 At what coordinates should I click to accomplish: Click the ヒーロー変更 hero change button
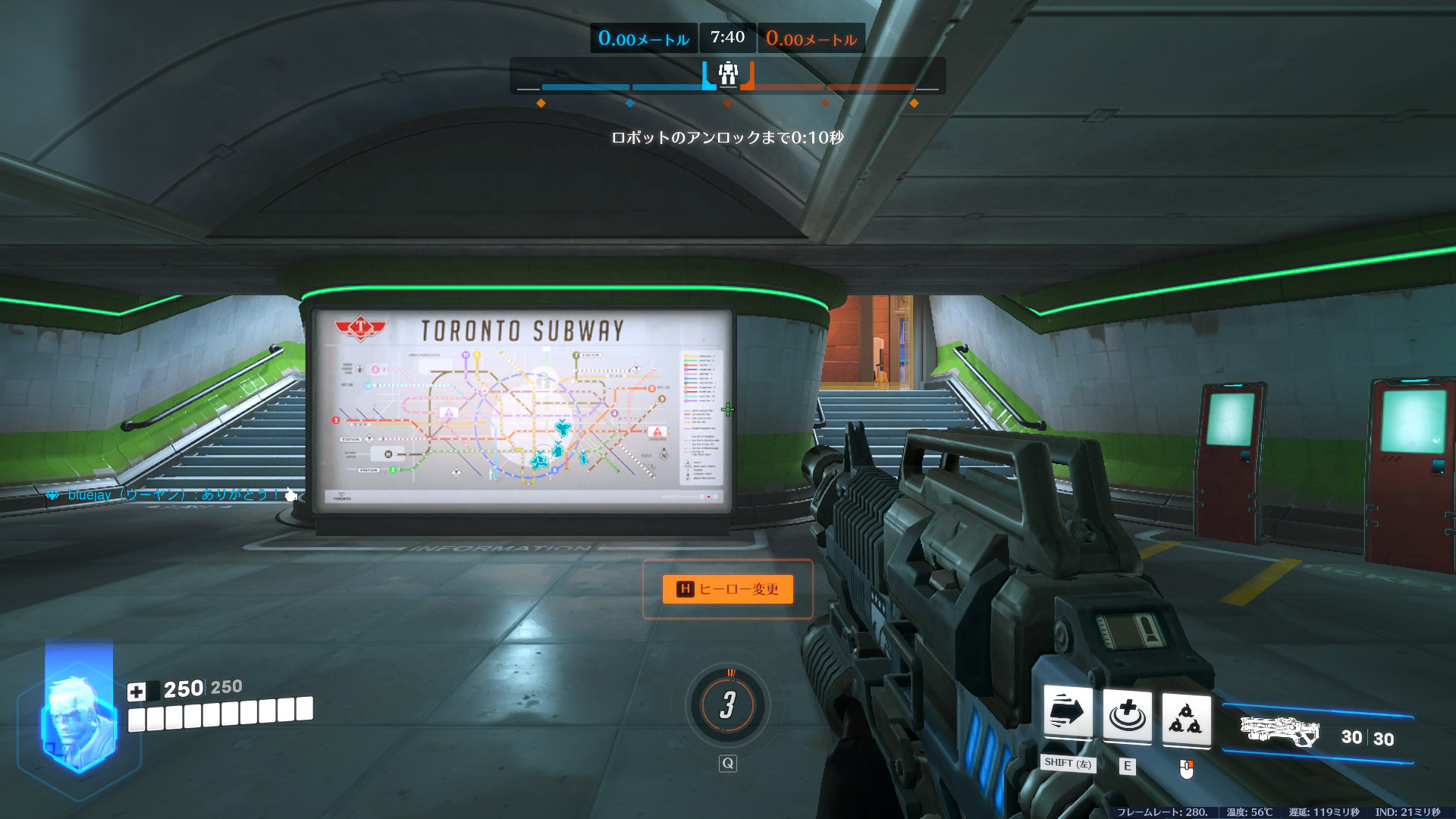coord(727,589)
